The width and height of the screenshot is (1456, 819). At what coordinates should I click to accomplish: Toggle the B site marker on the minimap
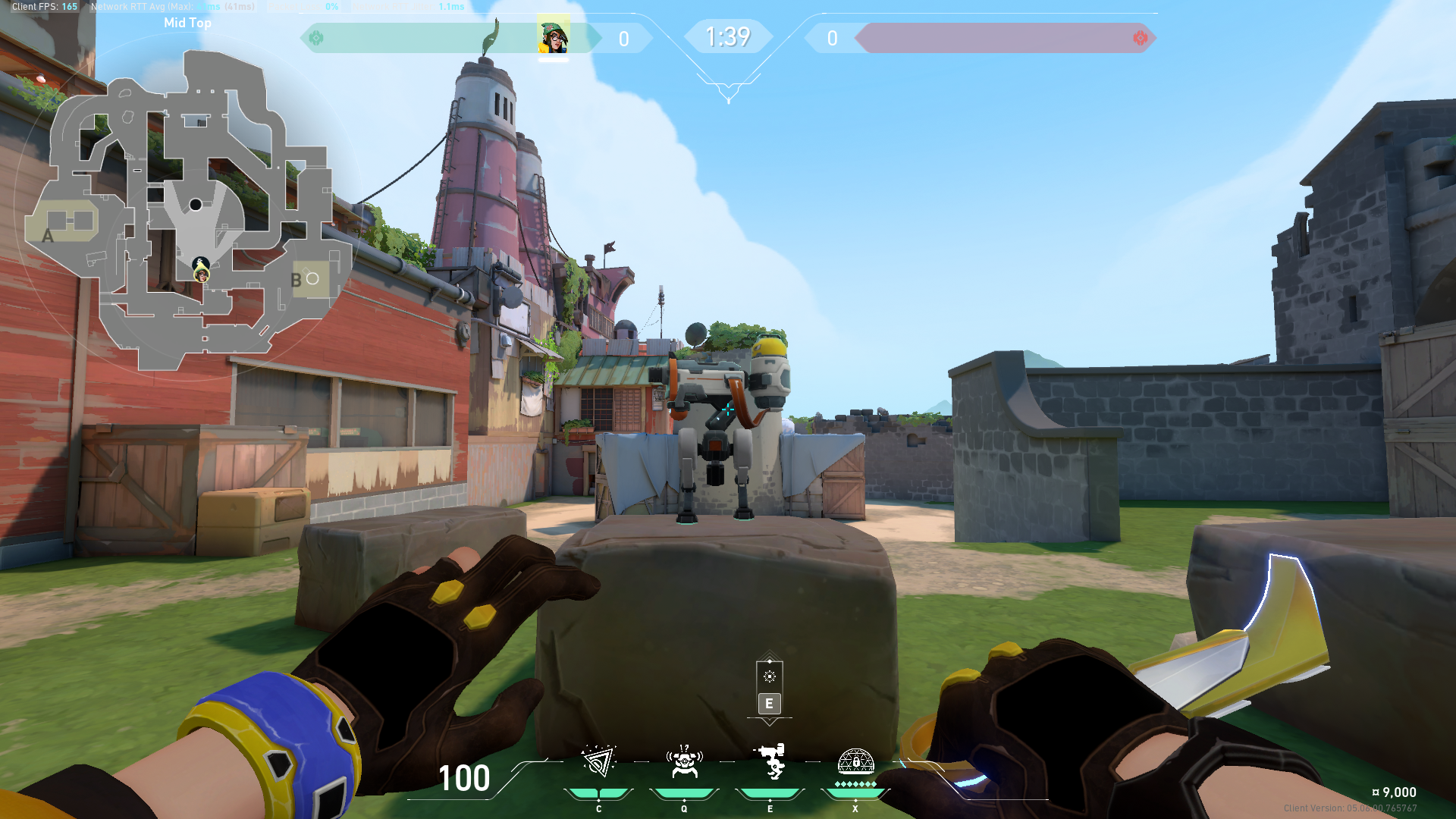point(297,278)
